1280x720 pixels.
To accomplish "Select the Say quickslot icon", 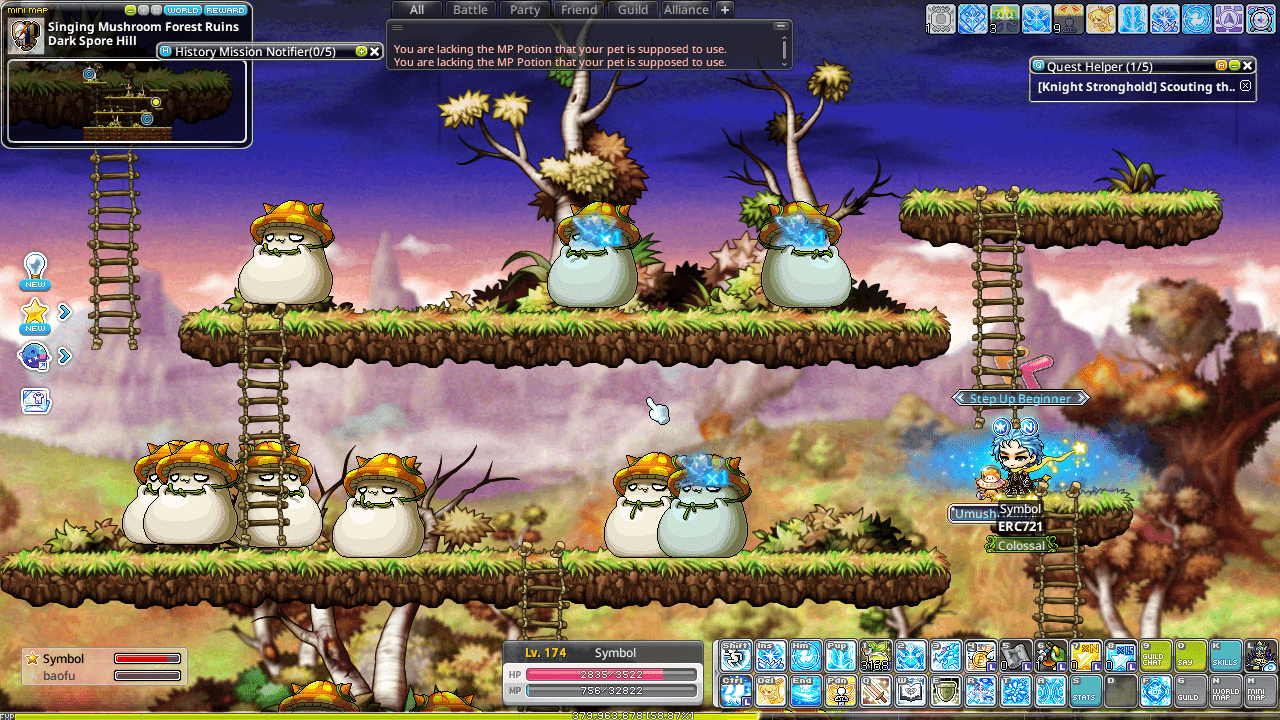I will tap(1190, 657).
